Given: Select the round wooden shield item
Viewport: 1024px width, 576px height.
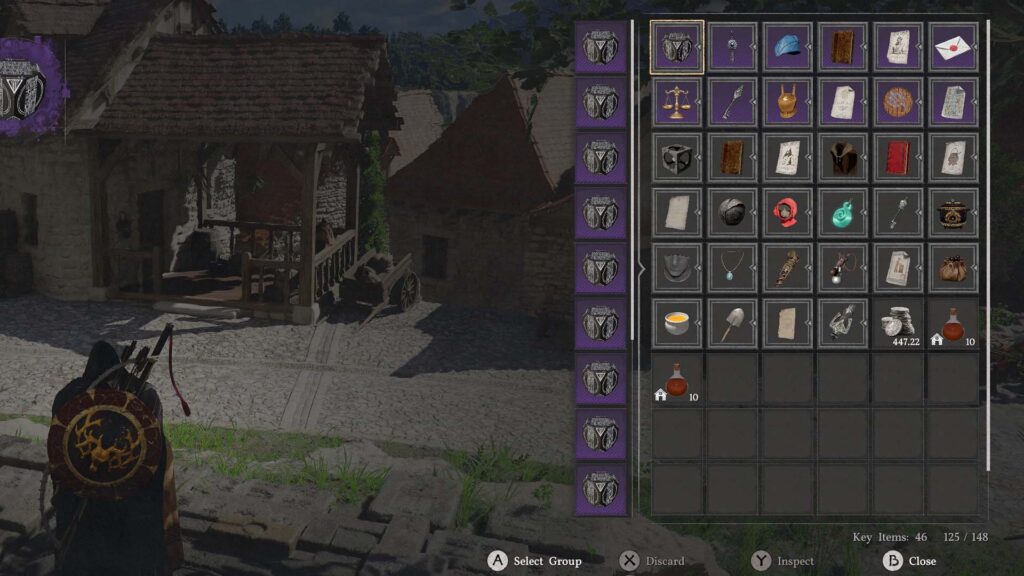Looking at the screenshot, I should 897,102.
